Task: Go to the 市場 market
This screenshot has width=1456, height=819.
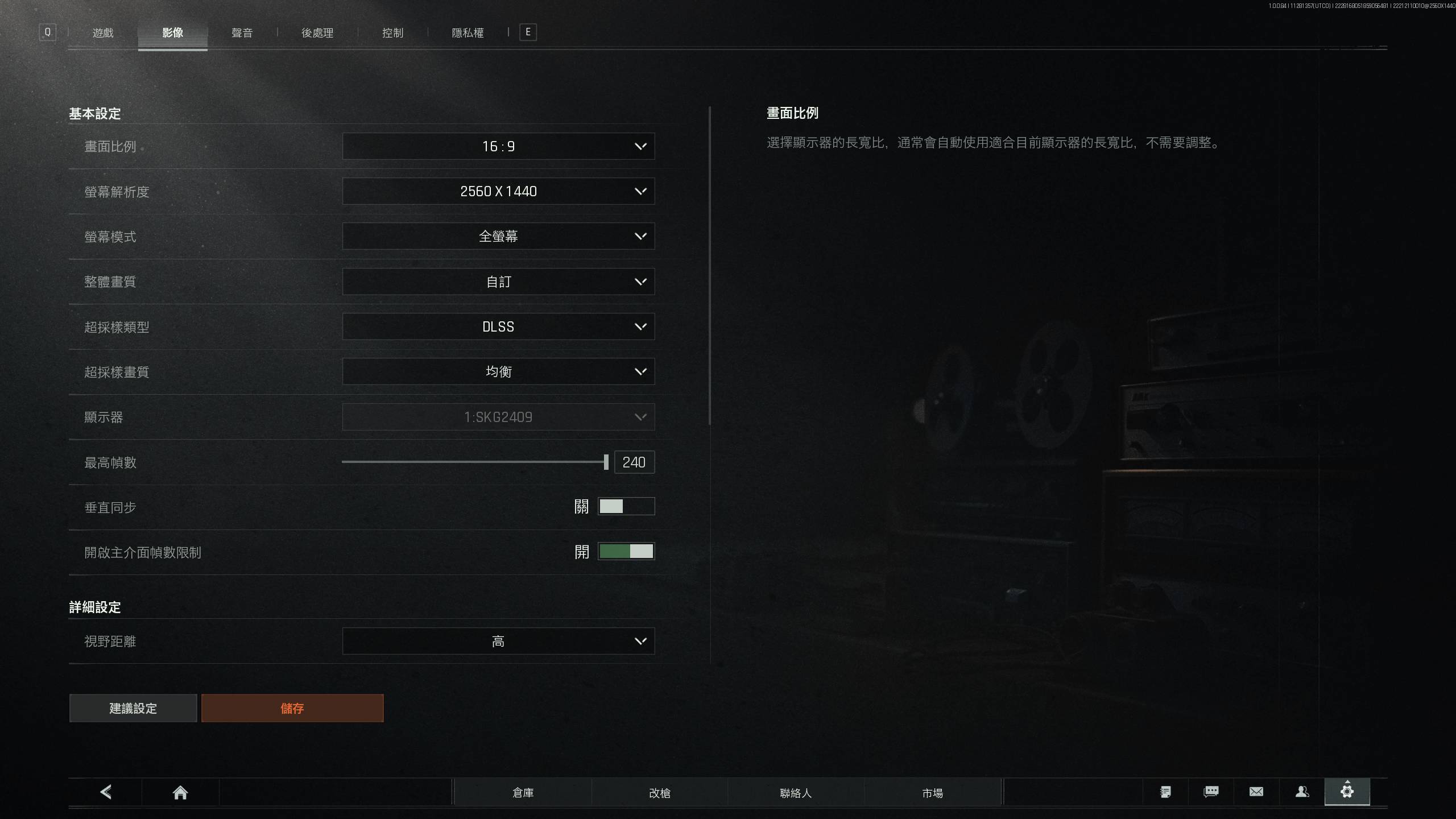Action: pyautogui.click(x=932, y=792)
